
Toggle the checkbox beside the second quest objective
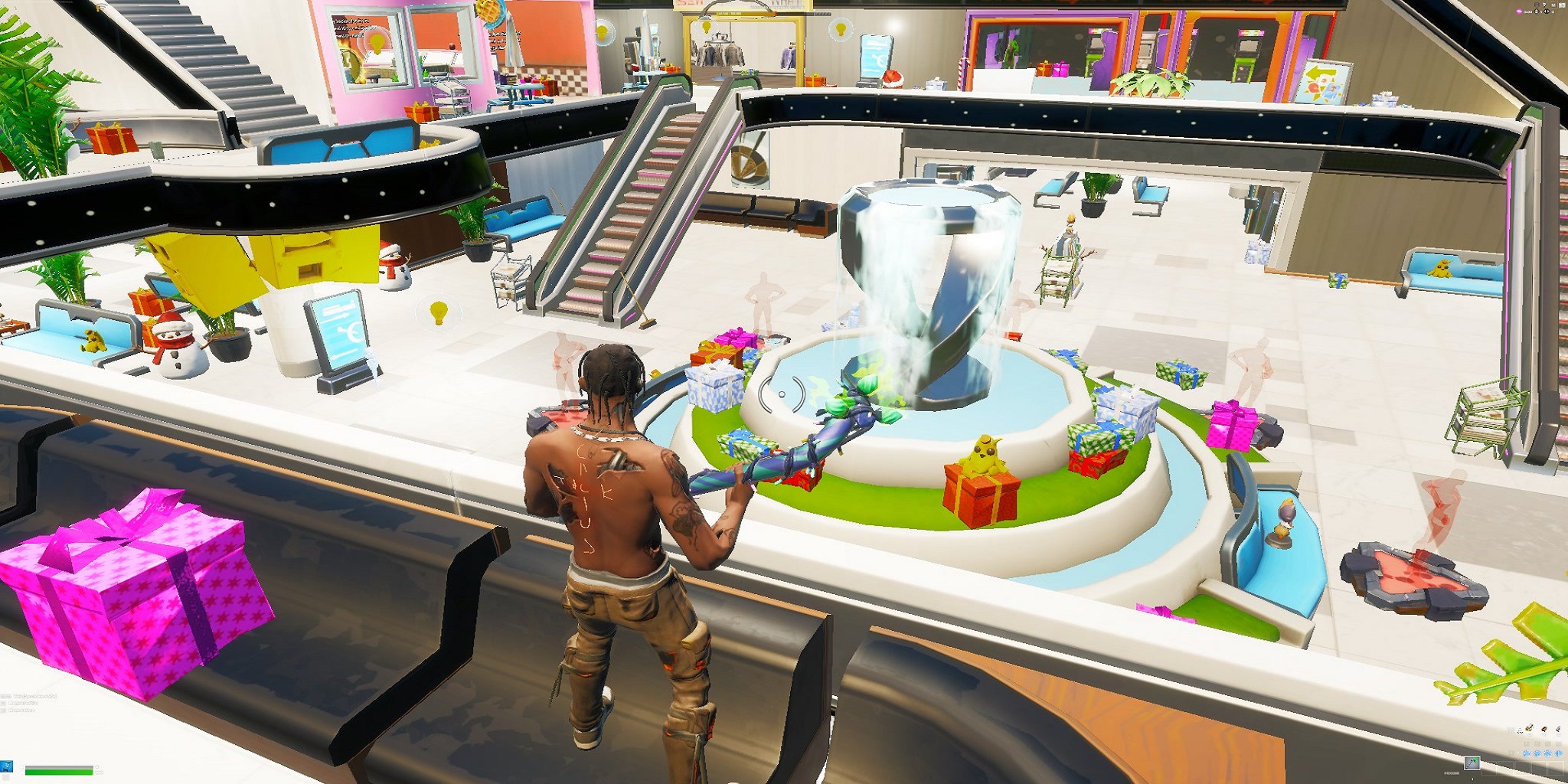coord(3,703)
